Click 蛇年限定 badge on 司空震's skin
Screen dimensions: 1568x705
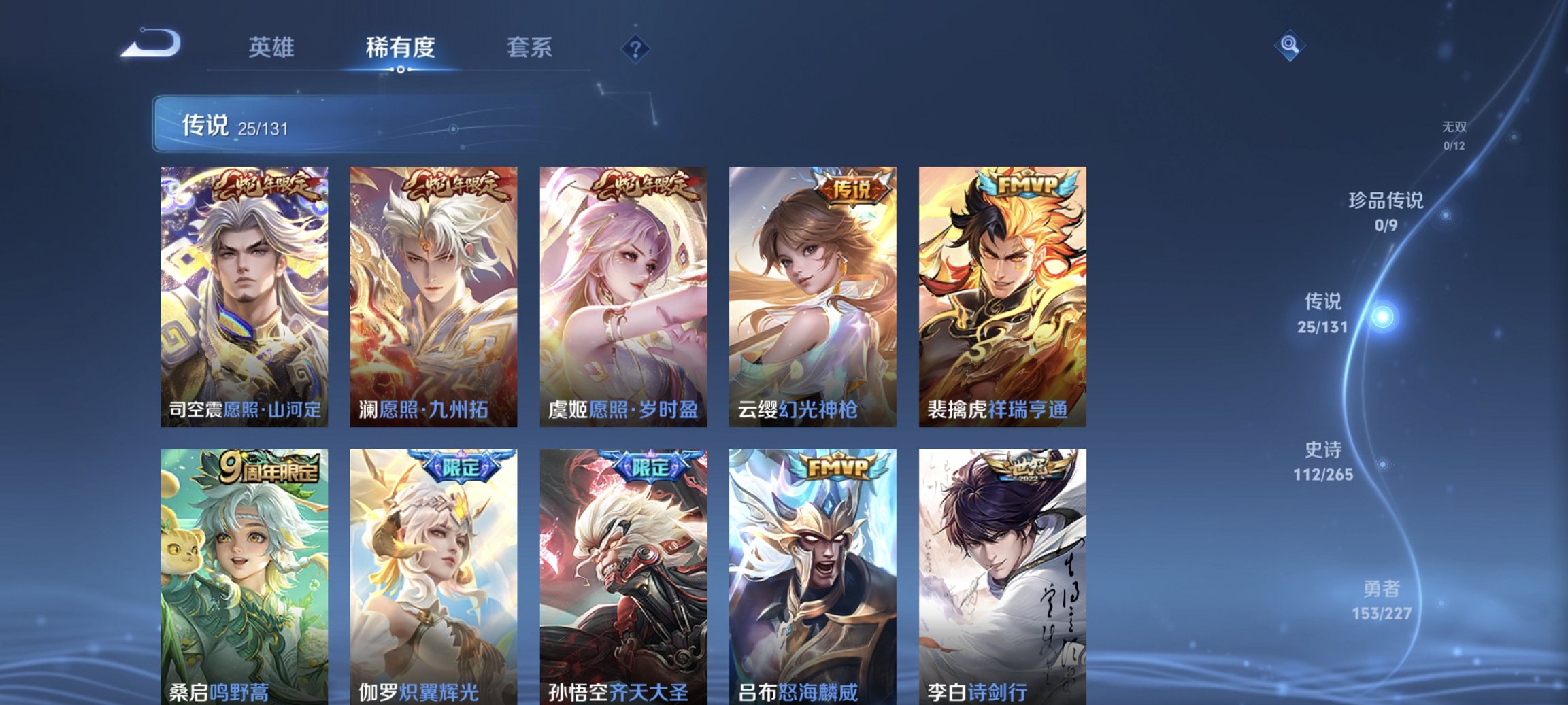point(267,184)
